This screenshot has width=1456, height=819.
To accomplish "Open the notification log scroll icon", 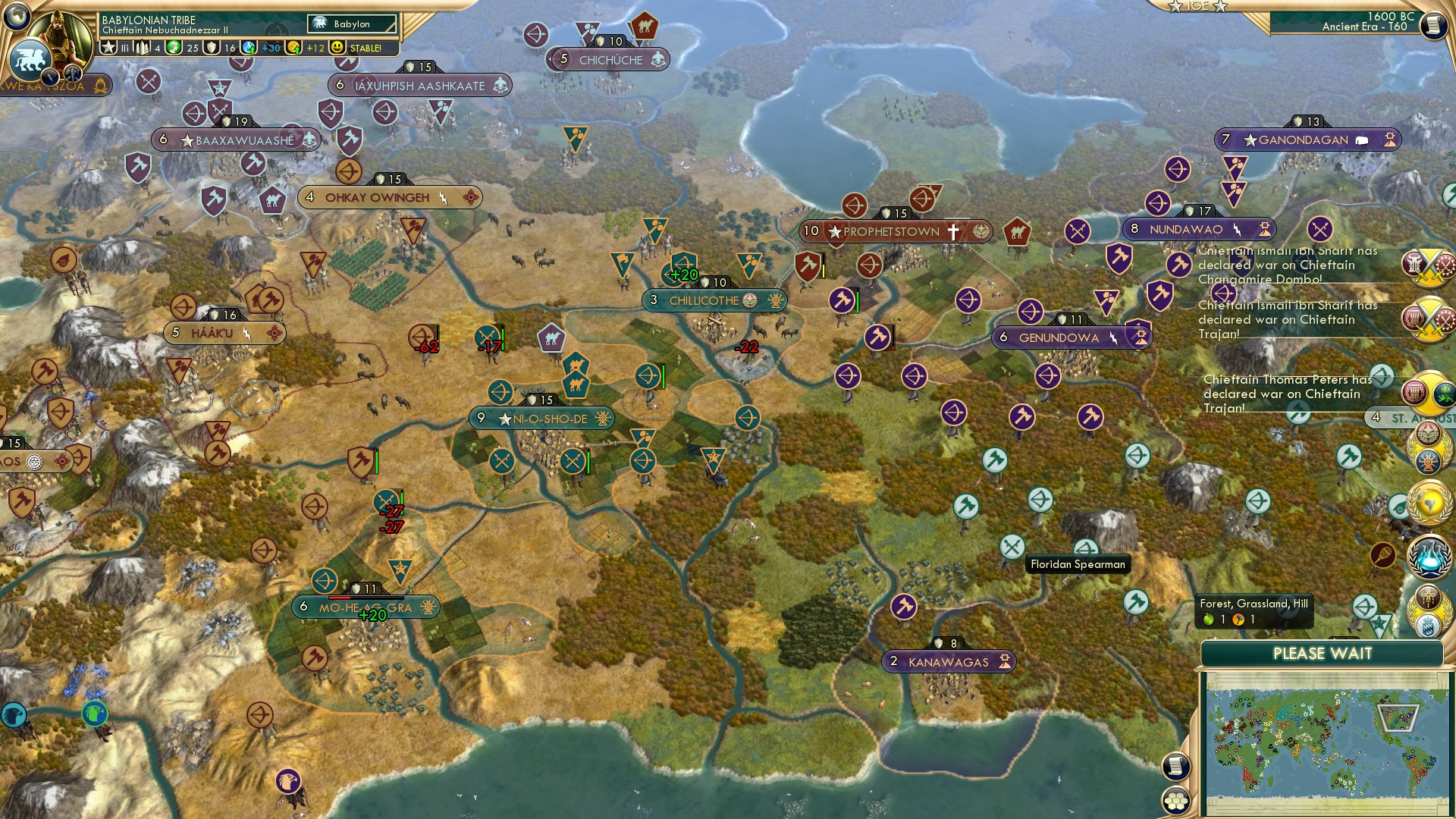I will click(x=1174, y=767).
